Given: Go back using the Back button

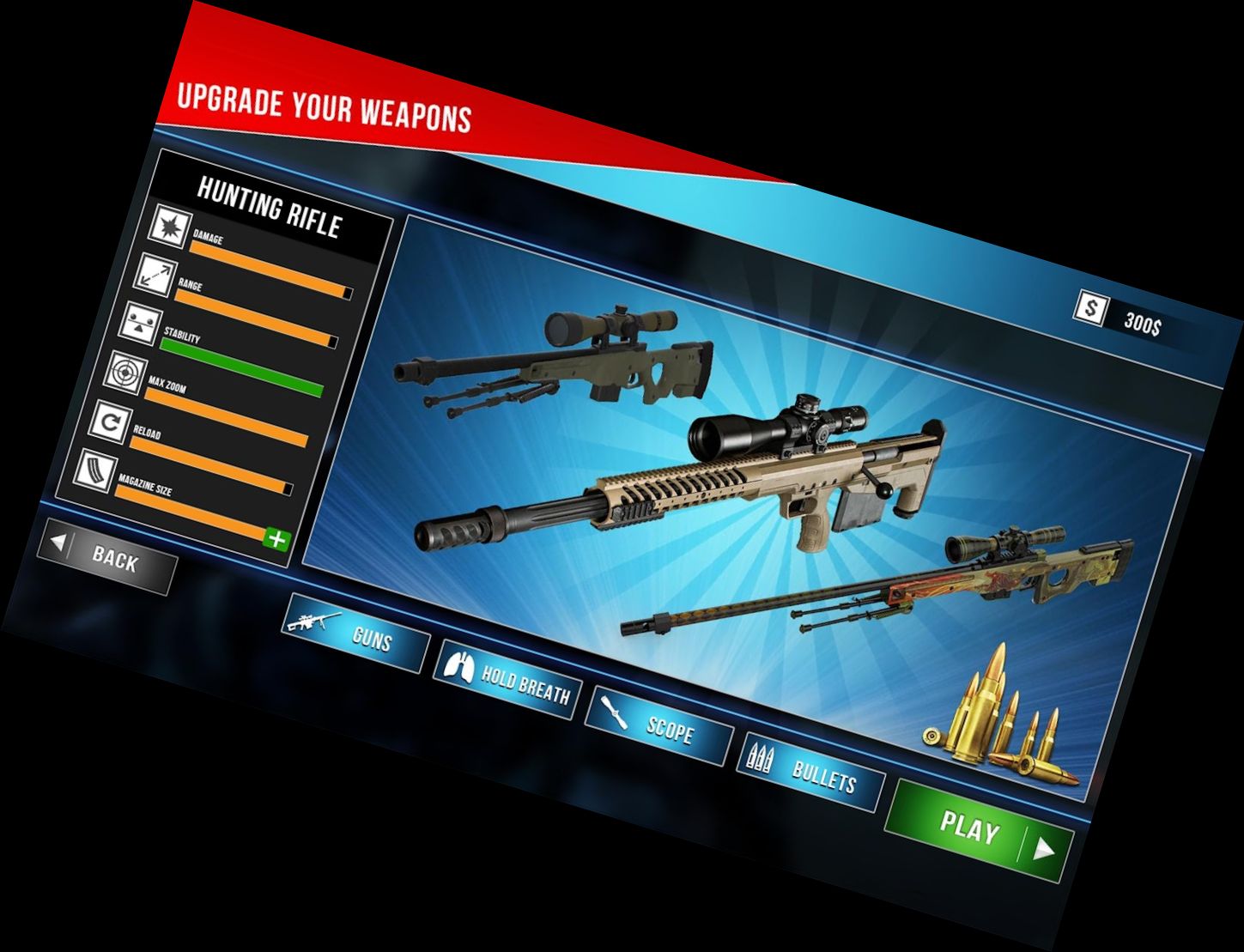Looking at the screenshot, I should pos(107,556).
